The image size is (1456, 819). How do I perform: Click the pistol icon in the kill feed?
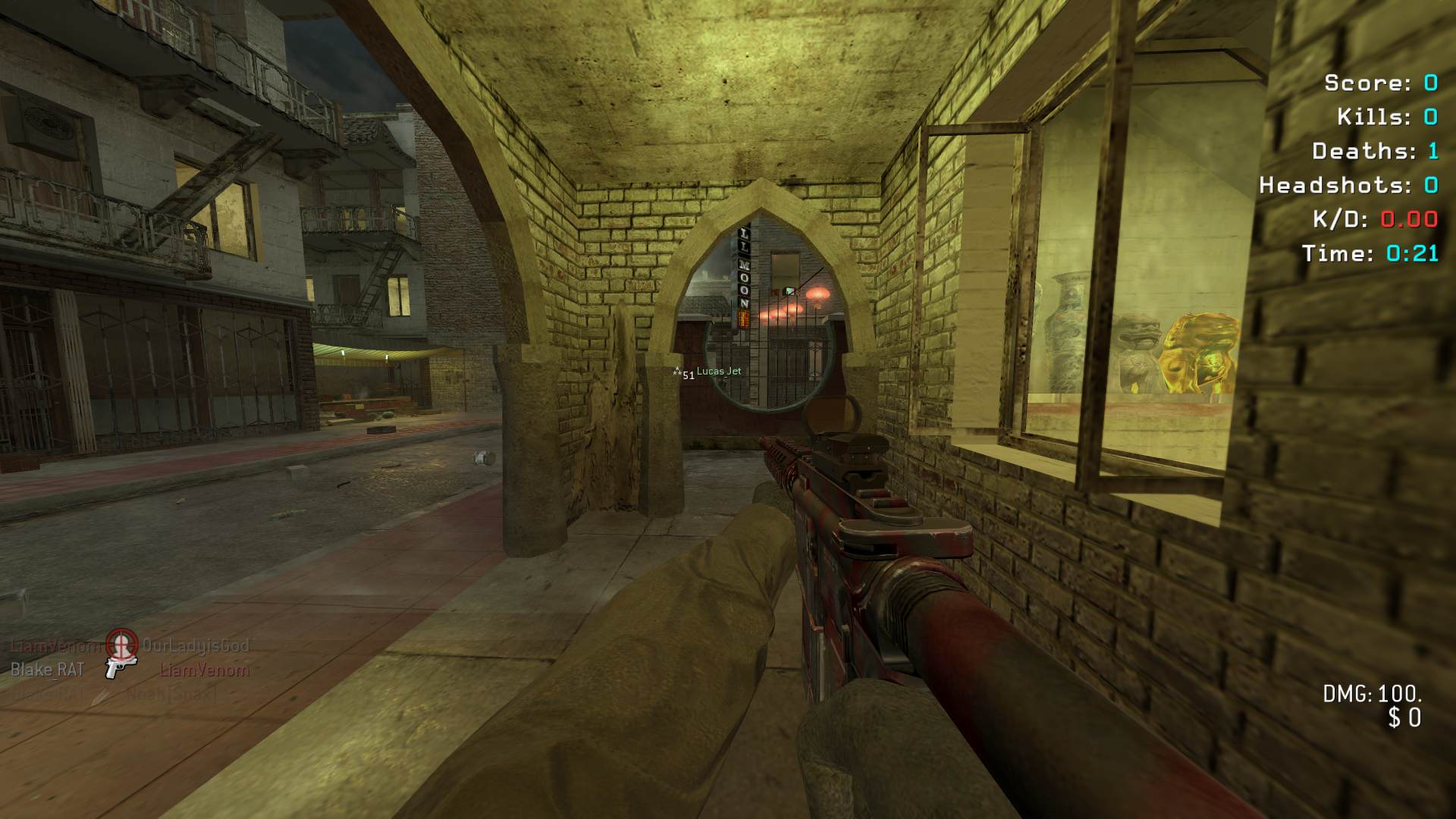(120, 668)
